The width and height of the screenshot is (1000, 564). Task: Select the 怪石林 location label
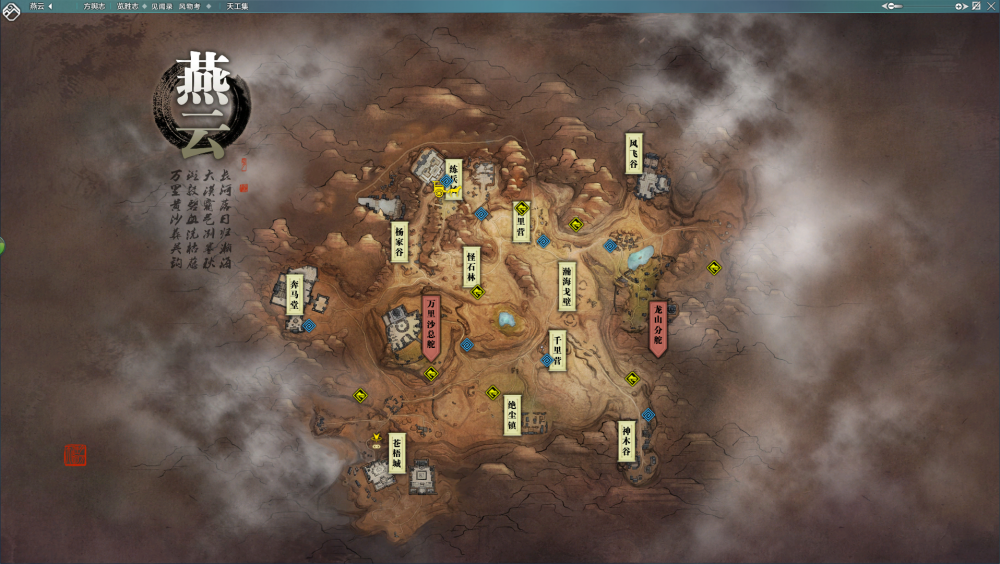coord(472,267)
